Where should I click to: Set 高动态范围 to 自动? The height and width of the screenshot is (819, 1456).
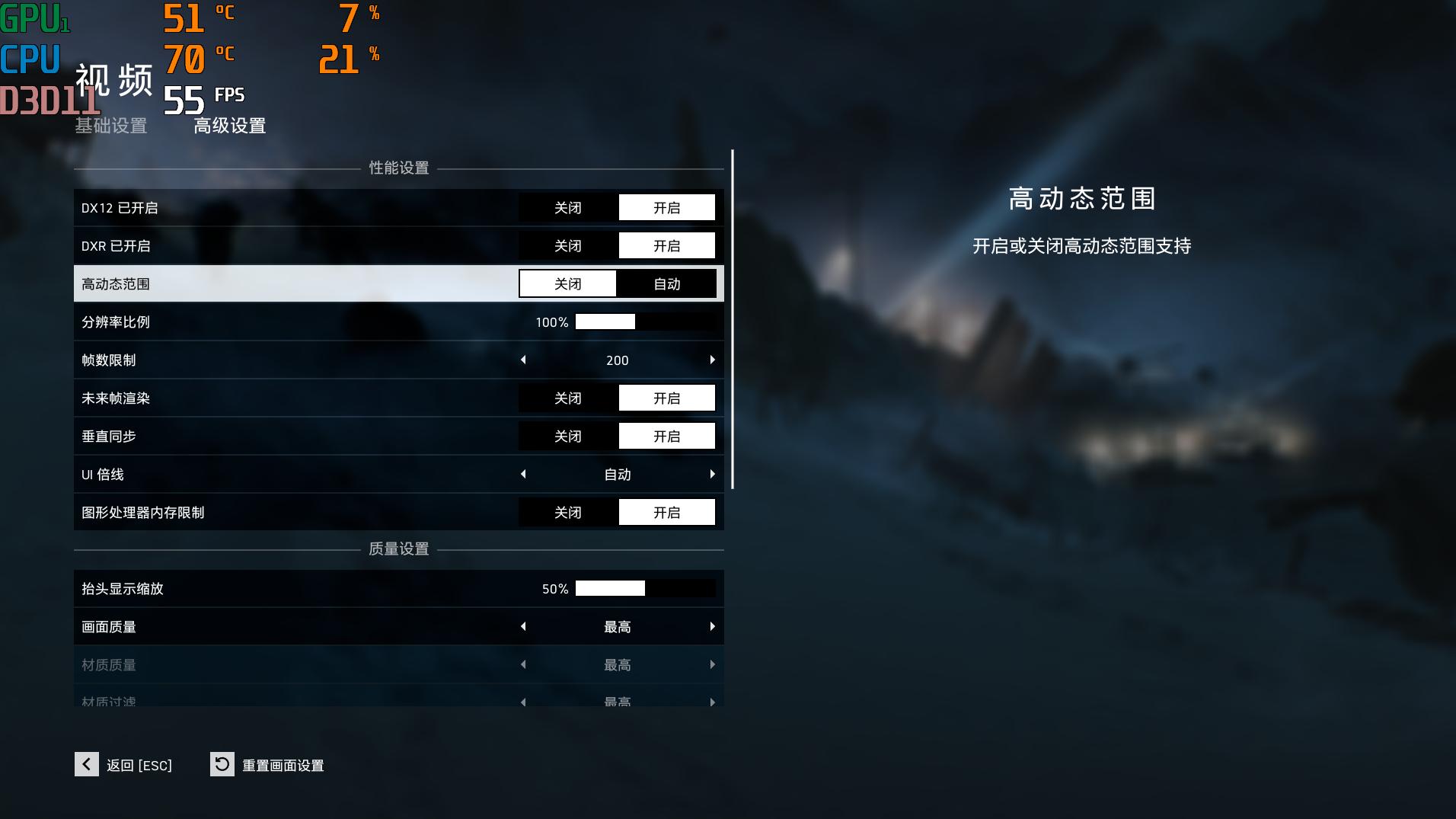(666, 283)
